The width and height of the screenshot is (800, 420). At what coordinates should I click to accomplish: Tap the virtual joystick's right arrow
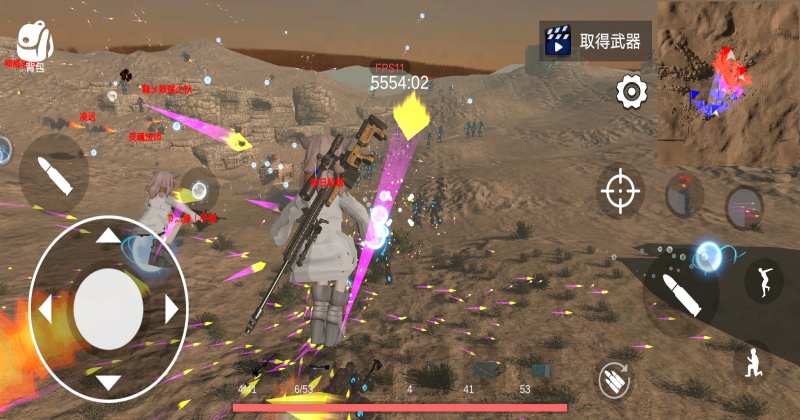[x=171, y=308]
